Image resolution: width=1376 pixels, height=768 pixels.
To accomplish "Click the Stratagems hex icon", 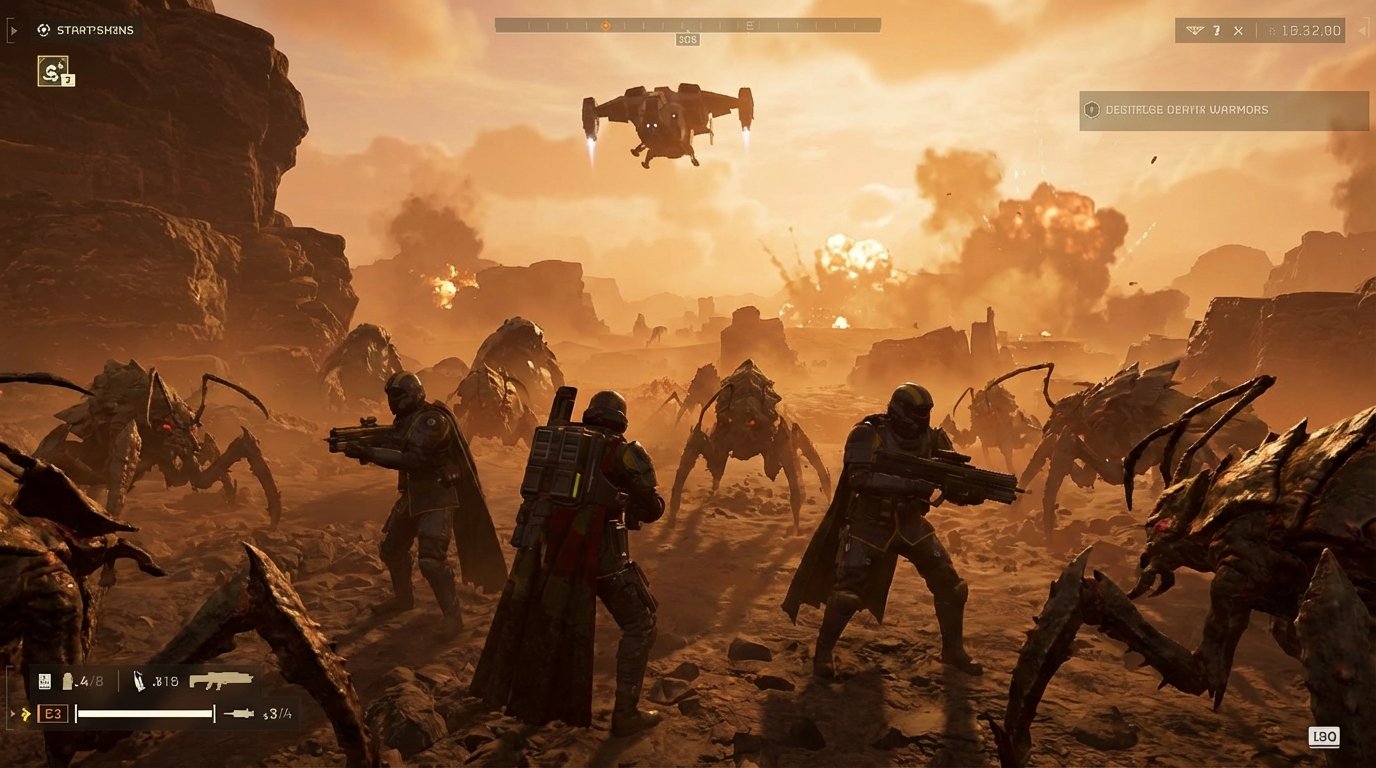I will click(44, 28).
